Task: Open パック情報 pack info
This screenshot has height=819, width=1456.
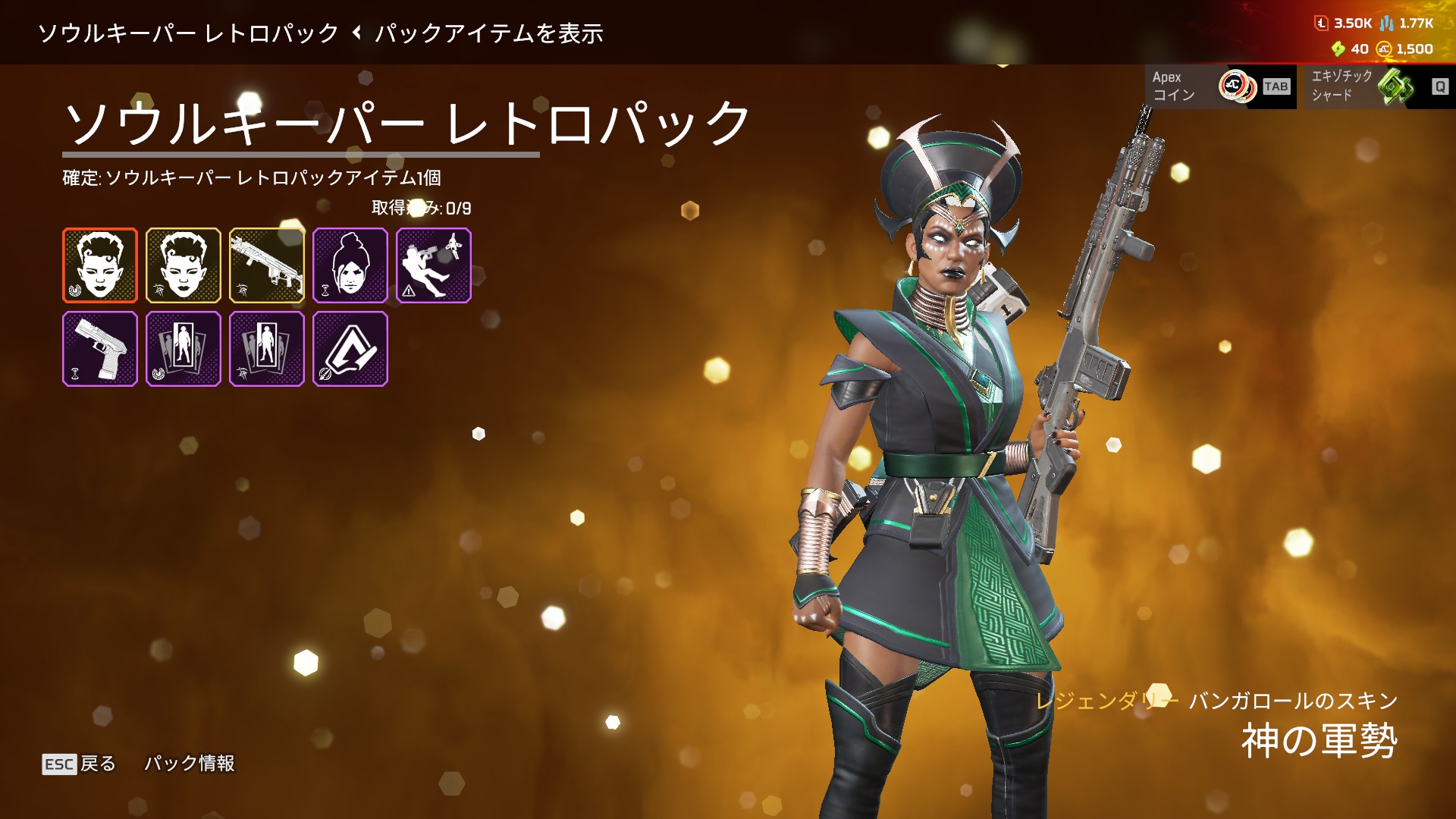Action: 190,764
